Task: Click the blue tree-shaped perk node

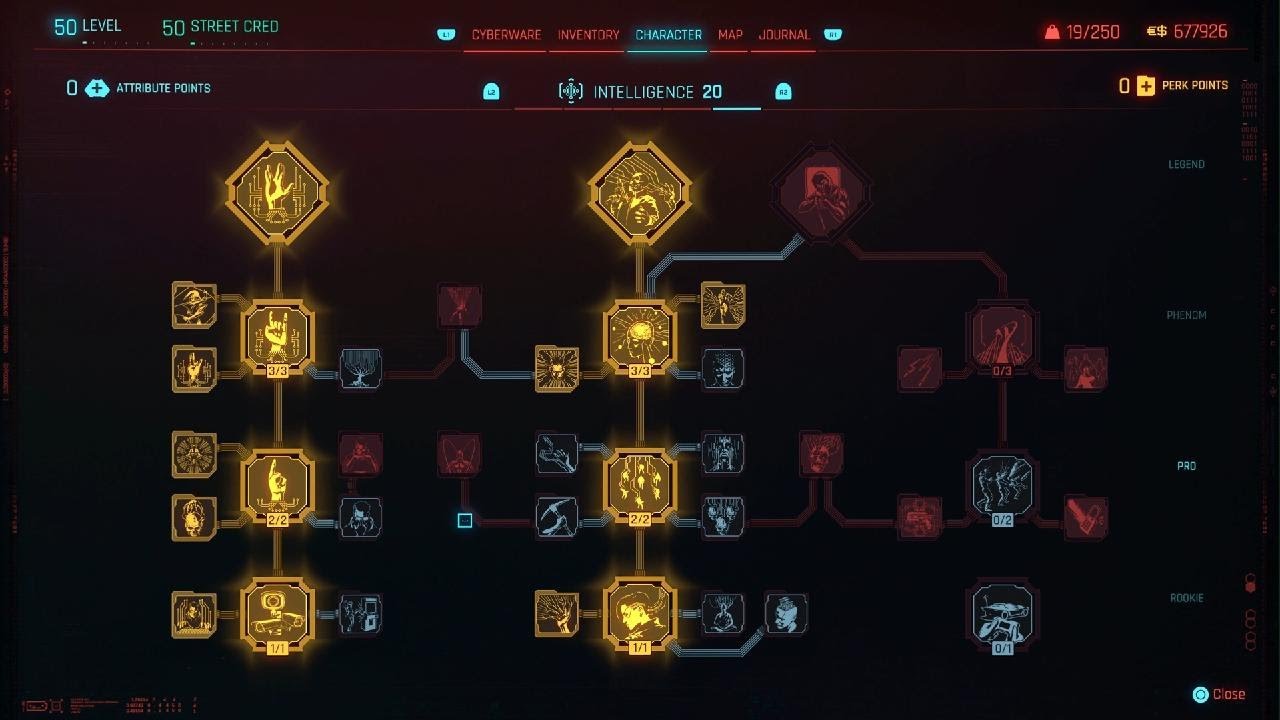Action: (360, 369)
